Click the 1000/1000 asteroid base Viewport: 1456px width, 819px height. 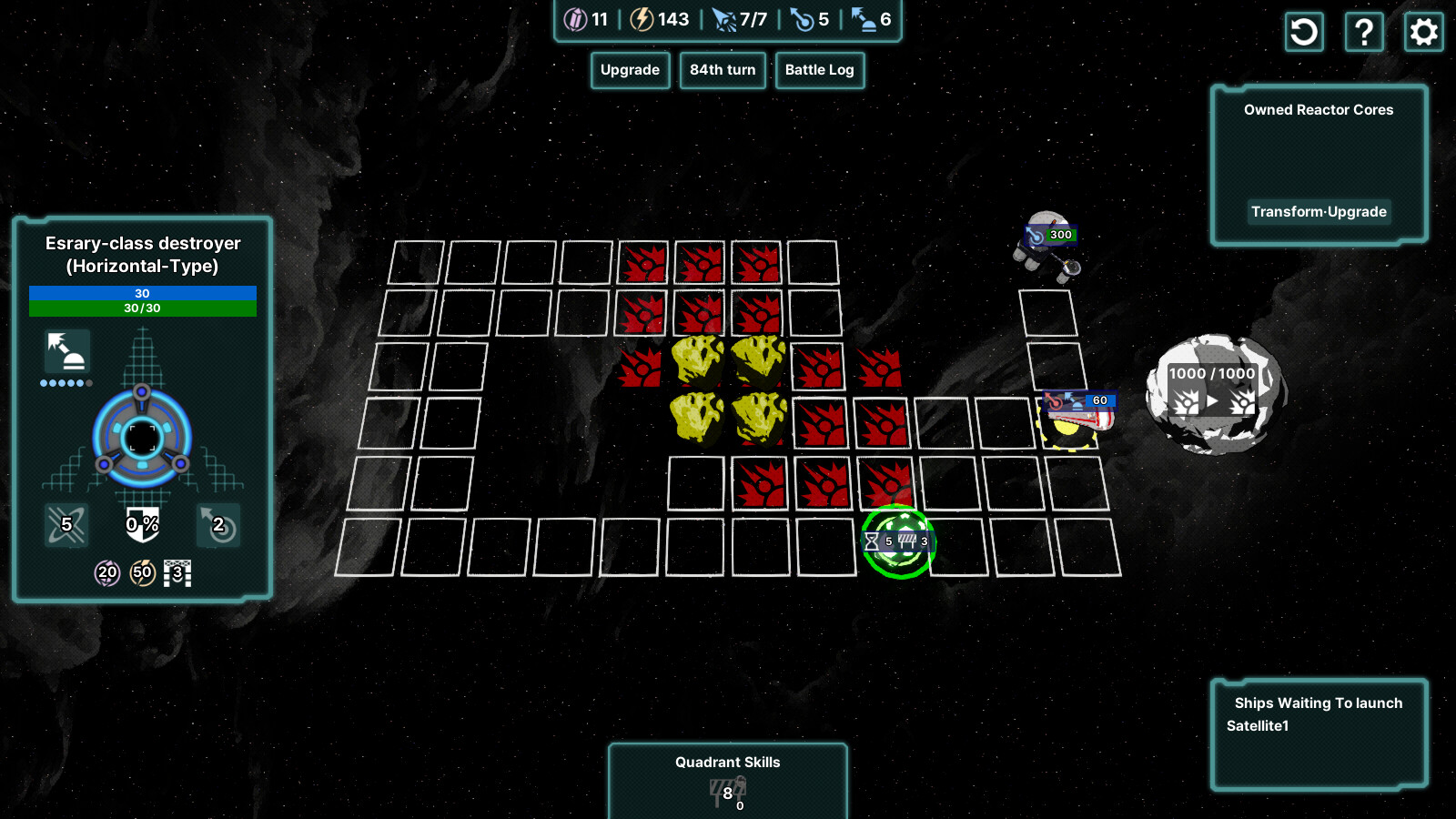click(1213, 394)
